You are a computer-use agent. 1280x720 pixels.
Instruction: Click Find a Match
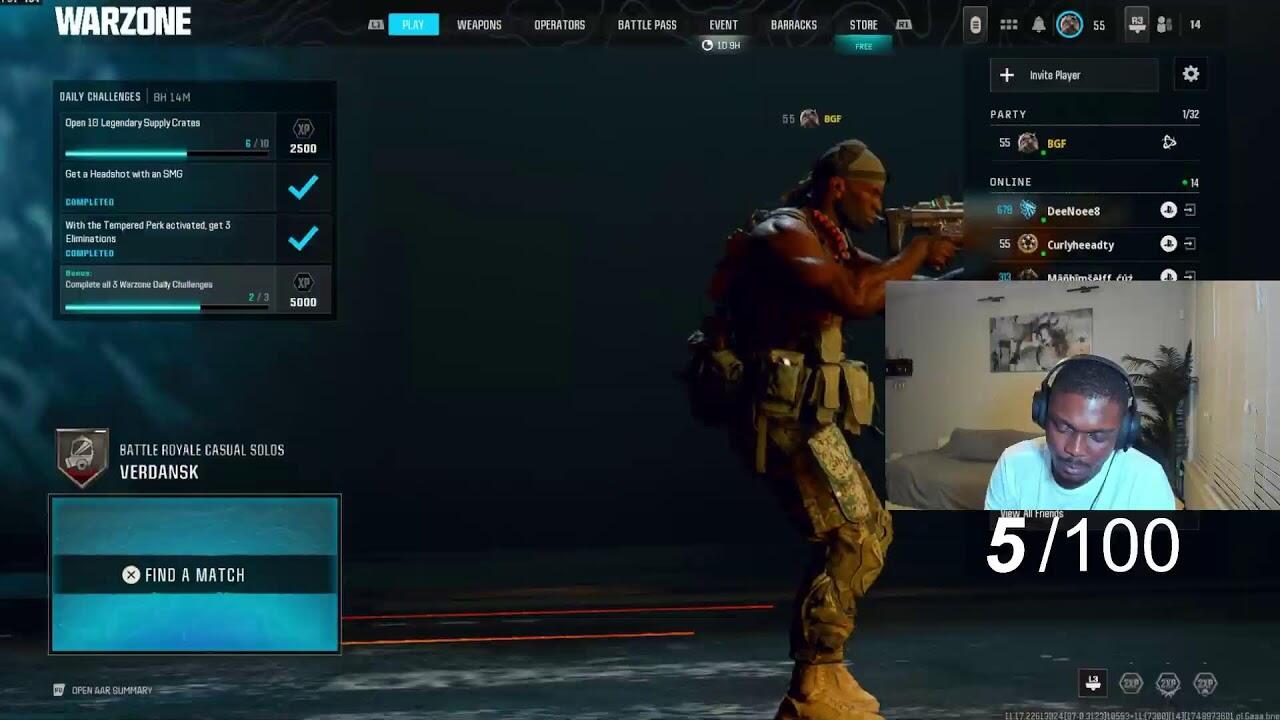click(x=195, y=574)
